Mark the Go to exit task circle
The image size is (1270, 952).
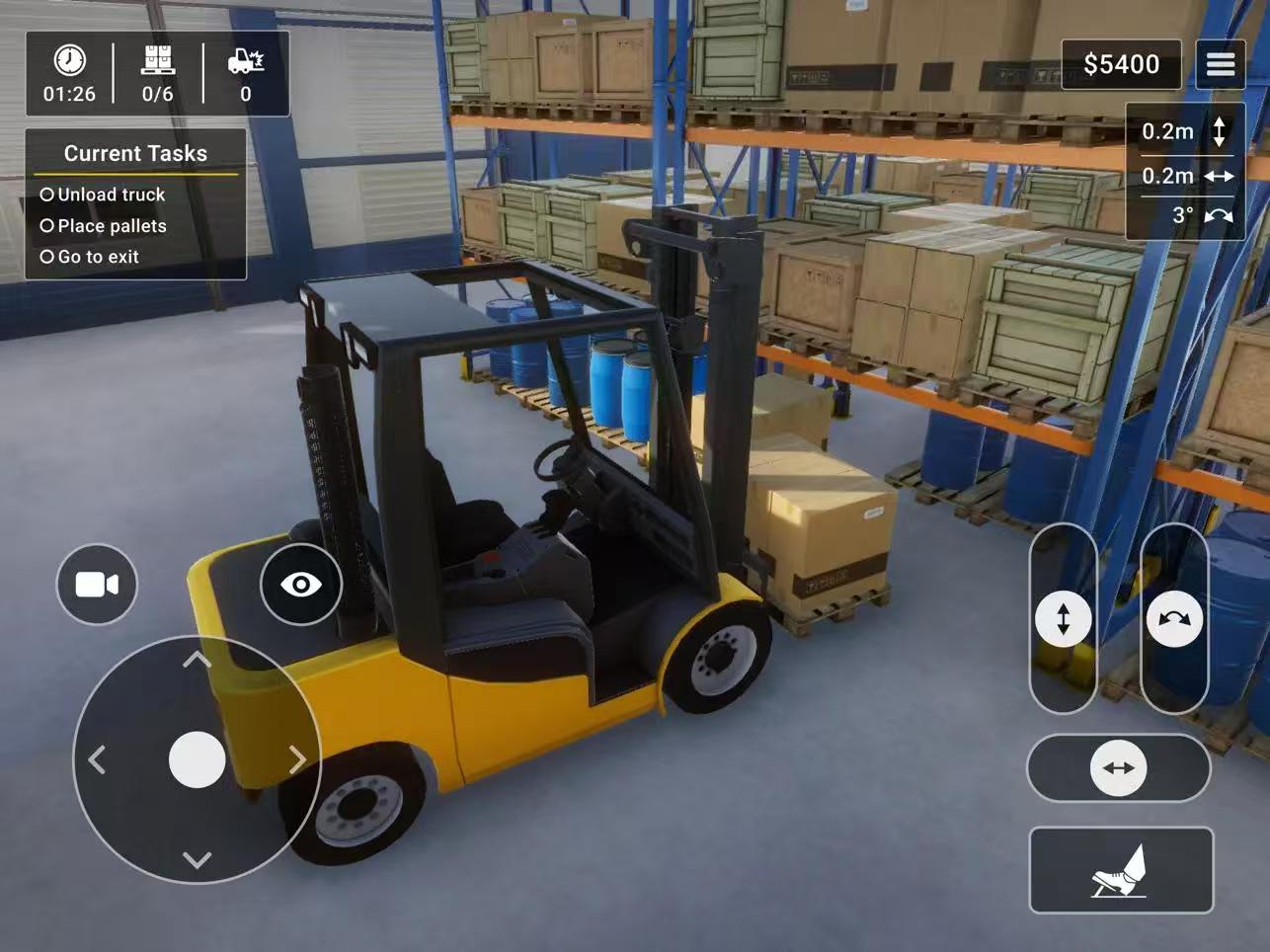click(x=46, y=257)
